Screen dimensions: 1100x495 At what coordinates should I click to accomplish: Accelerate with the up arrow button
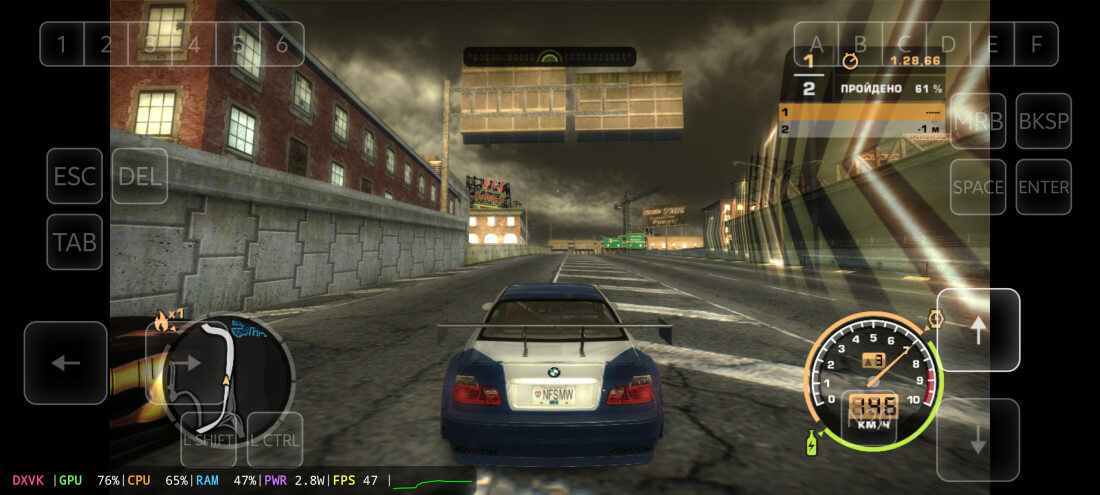click(x=978, y=330)
